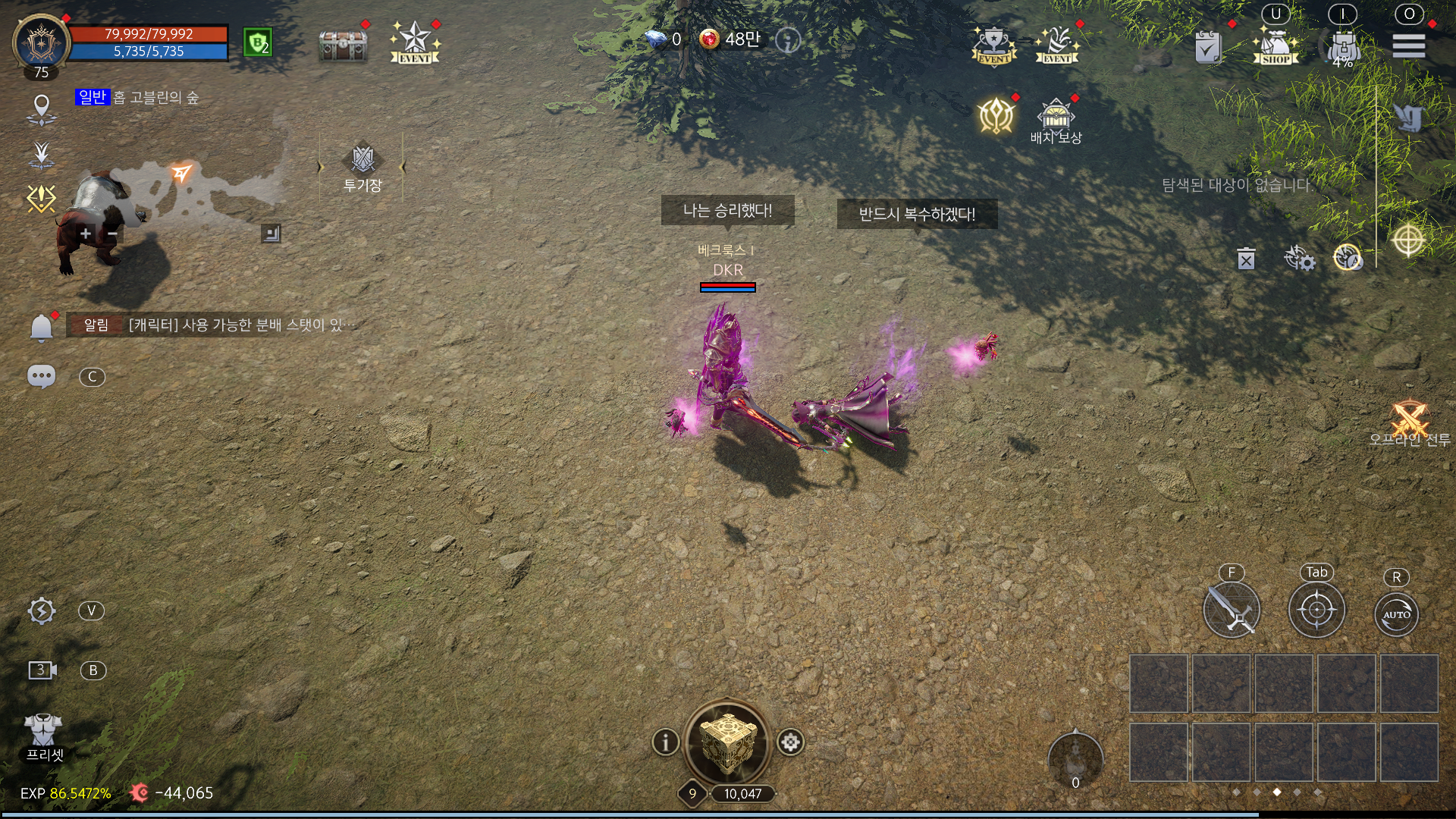
Task: Click the golden cube item in the centre
Action: point(727,742)
